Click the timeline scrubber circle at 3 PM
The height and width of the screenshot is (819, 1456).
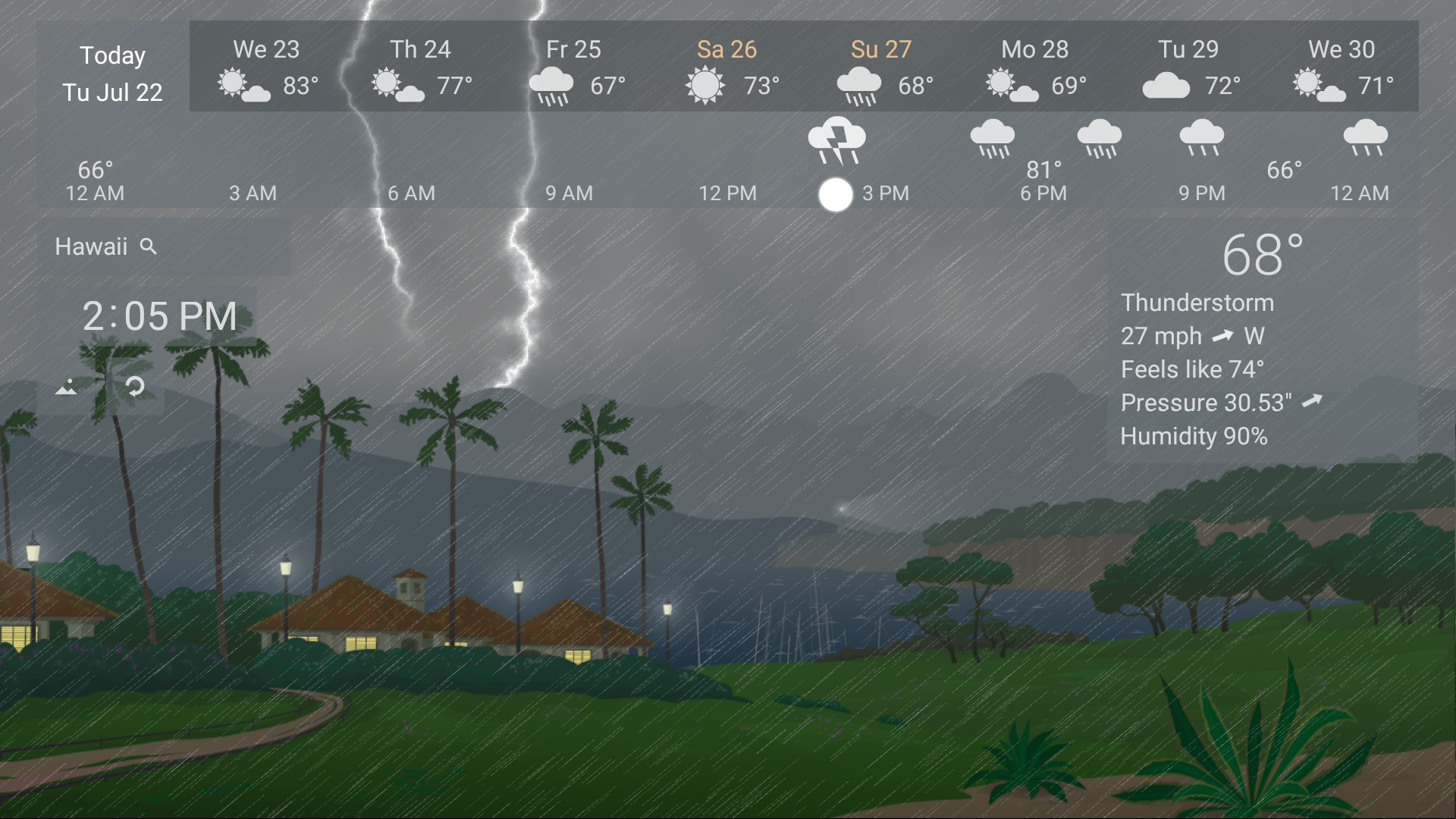836,194
